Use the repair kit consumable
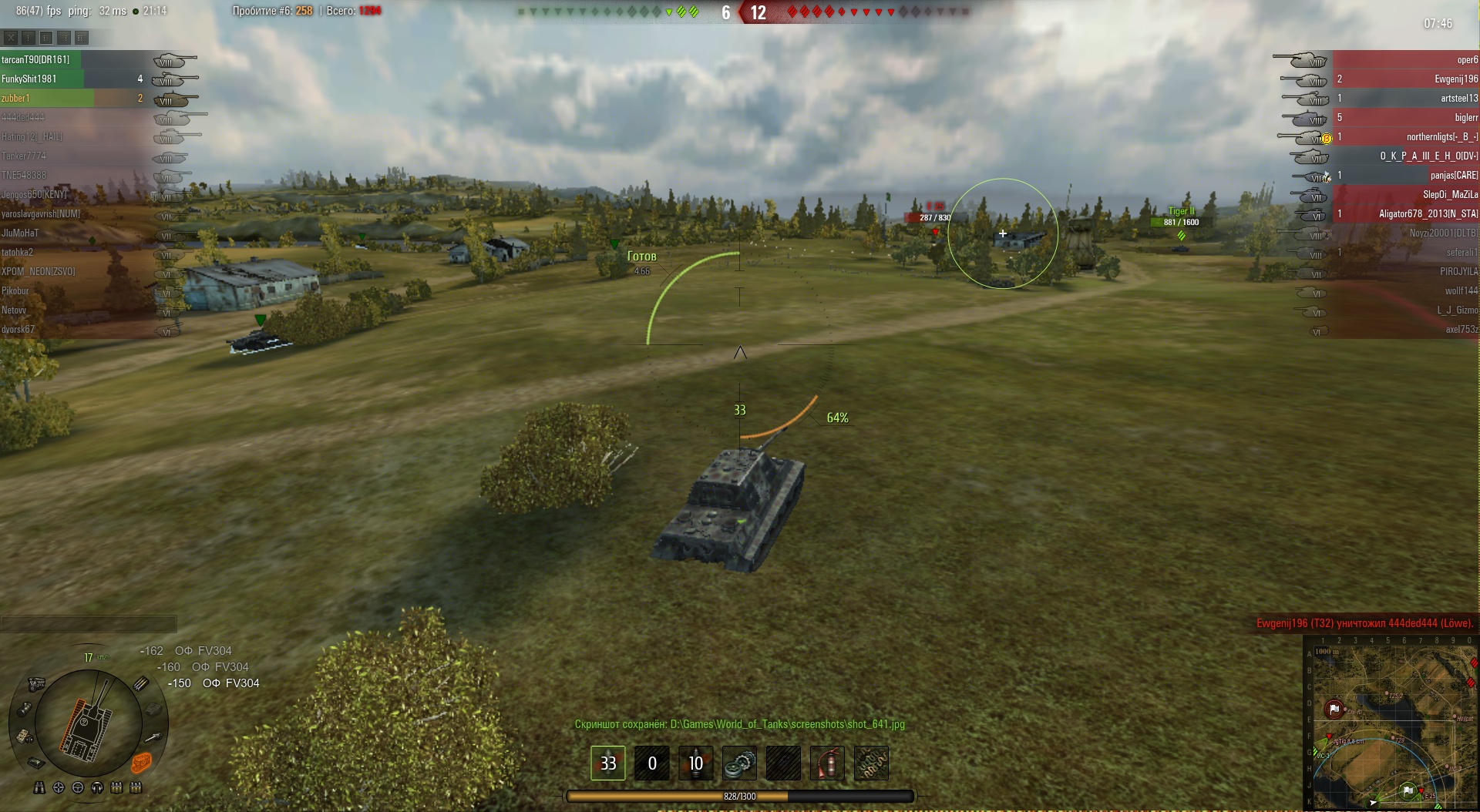The image size is (1480, 812). click(x=739, y=763)
